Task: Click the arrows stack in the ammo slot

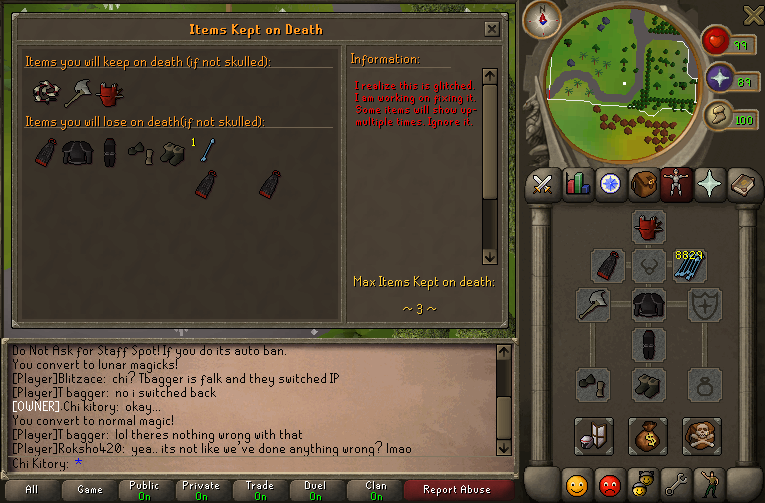Action: (689, 265)
